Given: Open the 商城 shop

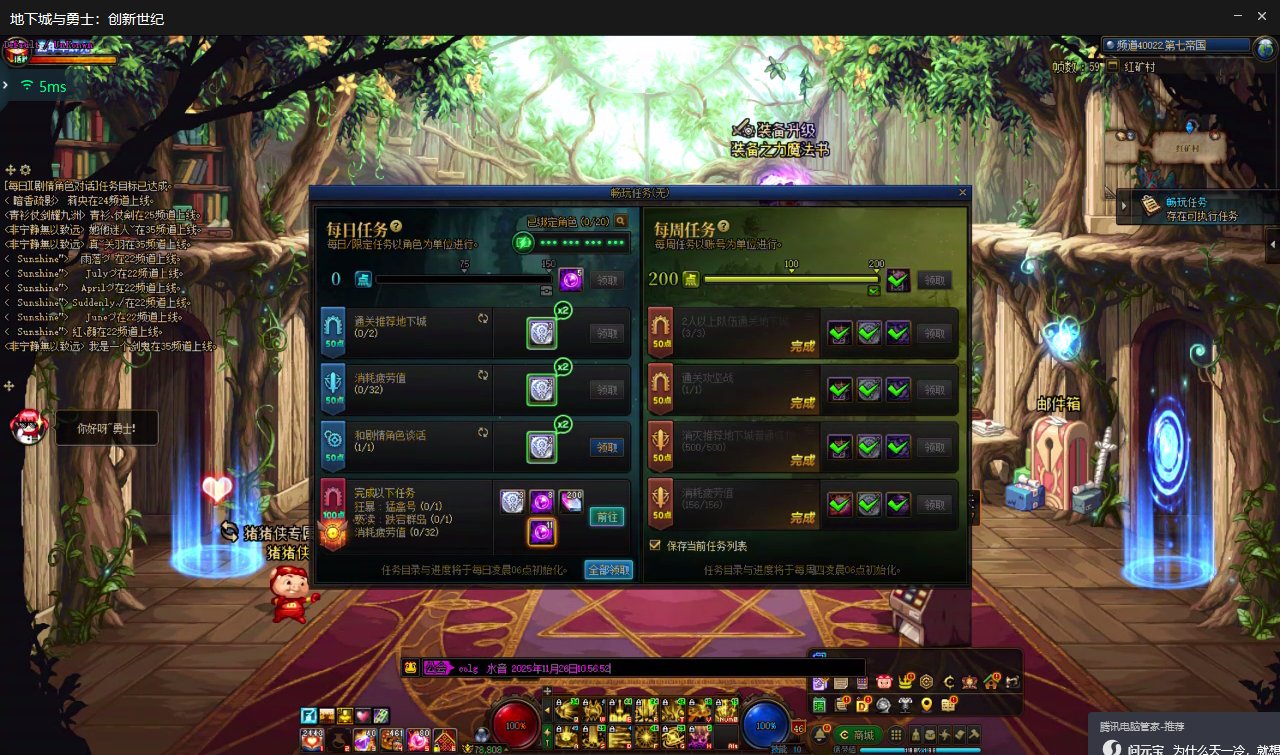Looking at the screenshot, I should coord(857,735).
